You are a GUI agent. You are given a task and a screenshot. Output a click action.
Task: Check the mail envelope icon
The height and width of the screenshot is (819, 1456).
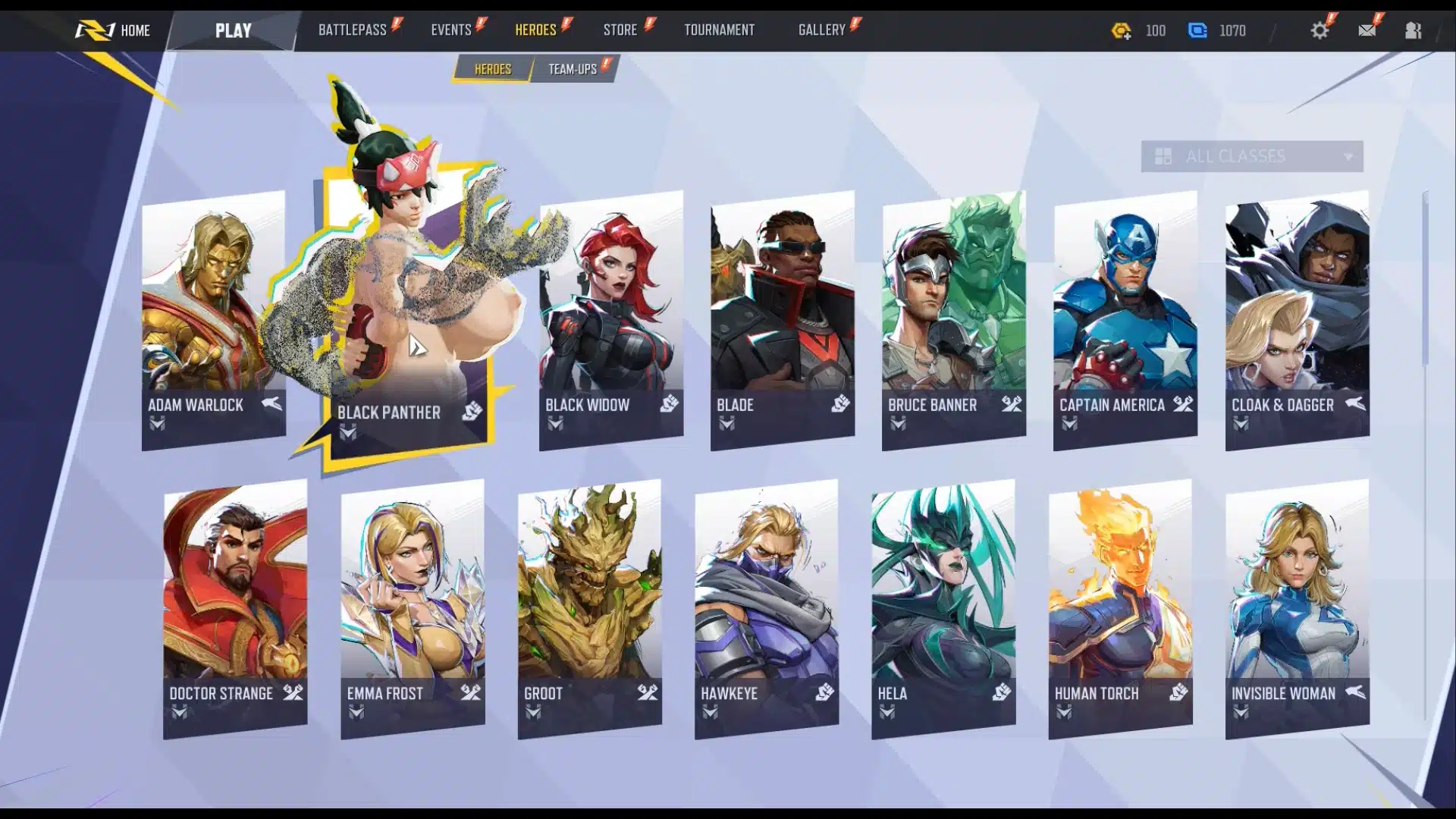[1367, 30]
